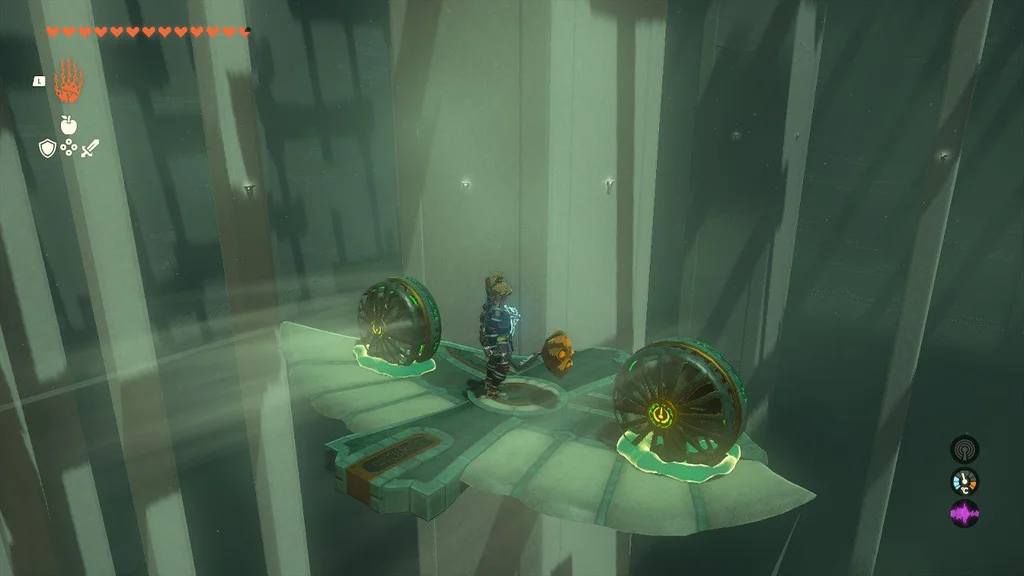This screenshot has height=576, width=1024.
Task: Check the temperature gauge icon
Action: 965,481
